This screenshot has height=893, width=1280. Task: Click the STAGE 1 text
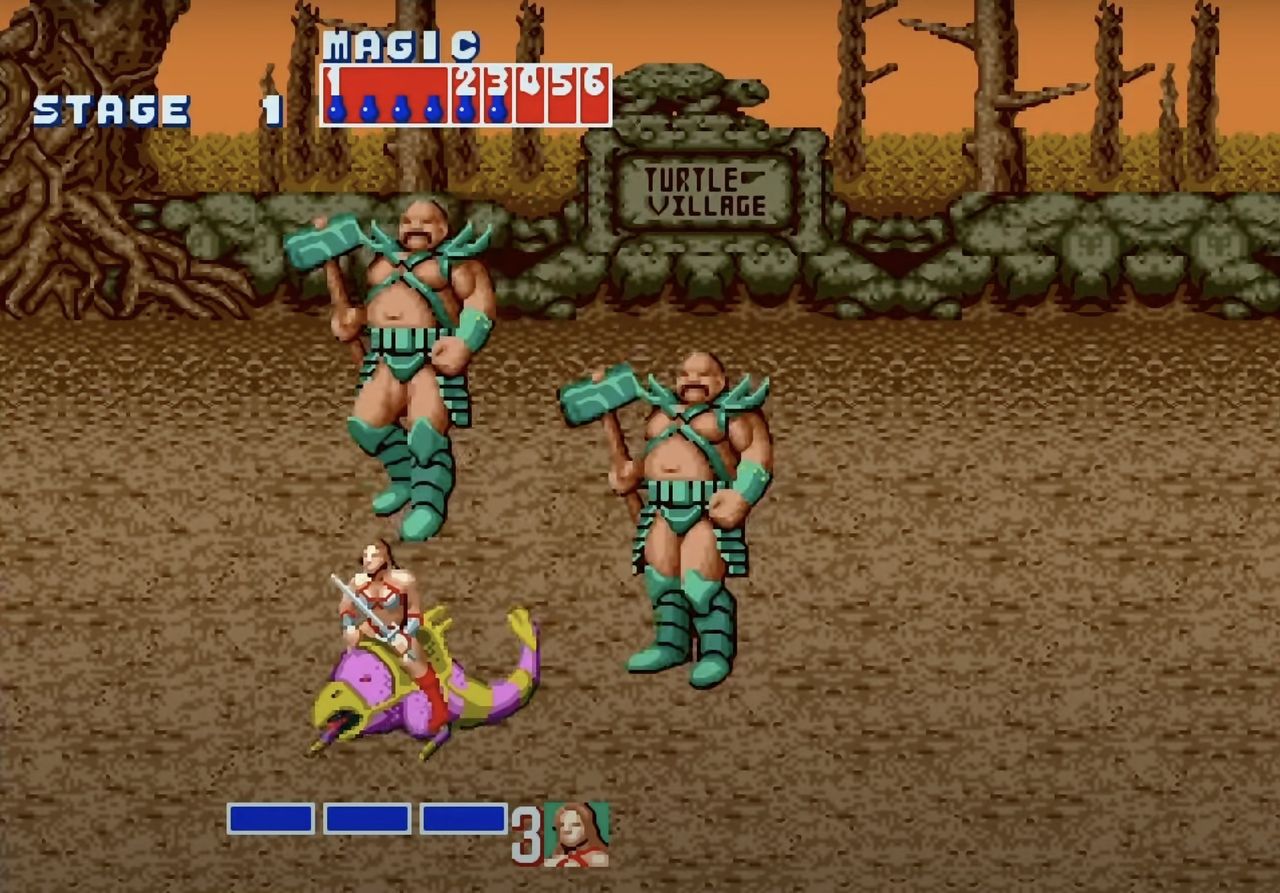(110, 110)
